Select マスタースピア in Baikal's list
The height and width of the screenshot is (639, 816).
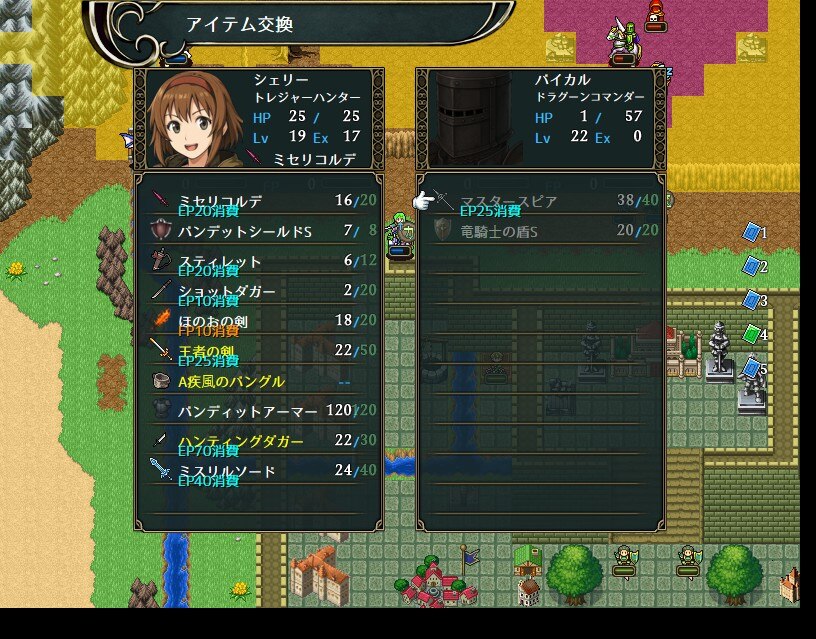[540, 201]
